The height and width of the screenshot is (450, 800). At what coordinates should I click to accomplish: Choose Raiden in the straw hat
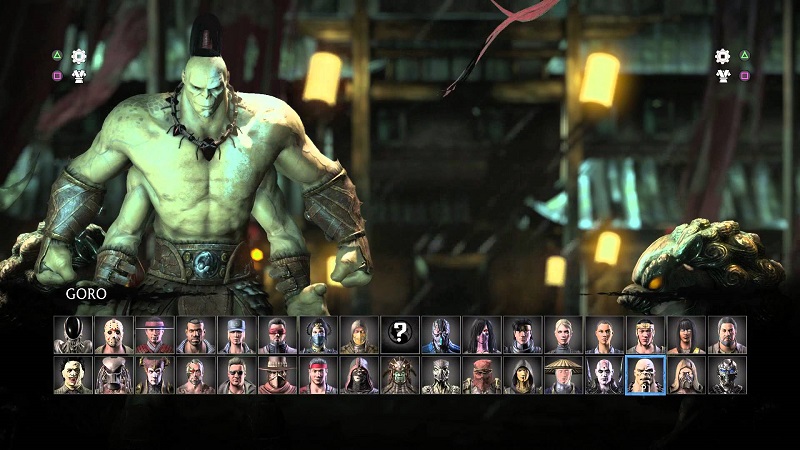[x=564, y=376]
